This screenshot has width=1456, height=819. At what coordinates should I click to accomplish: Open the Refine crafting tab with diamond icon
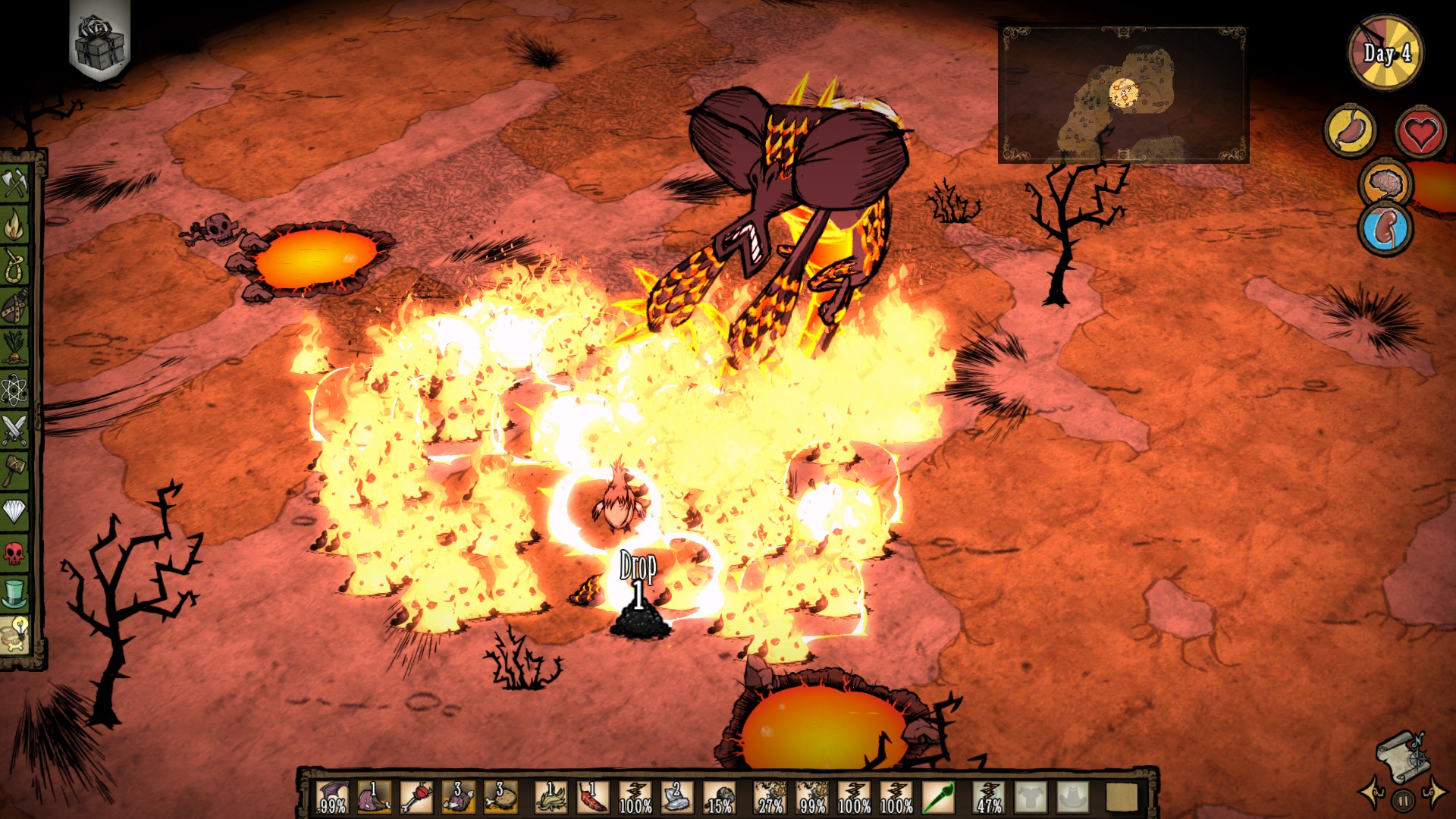15,512
